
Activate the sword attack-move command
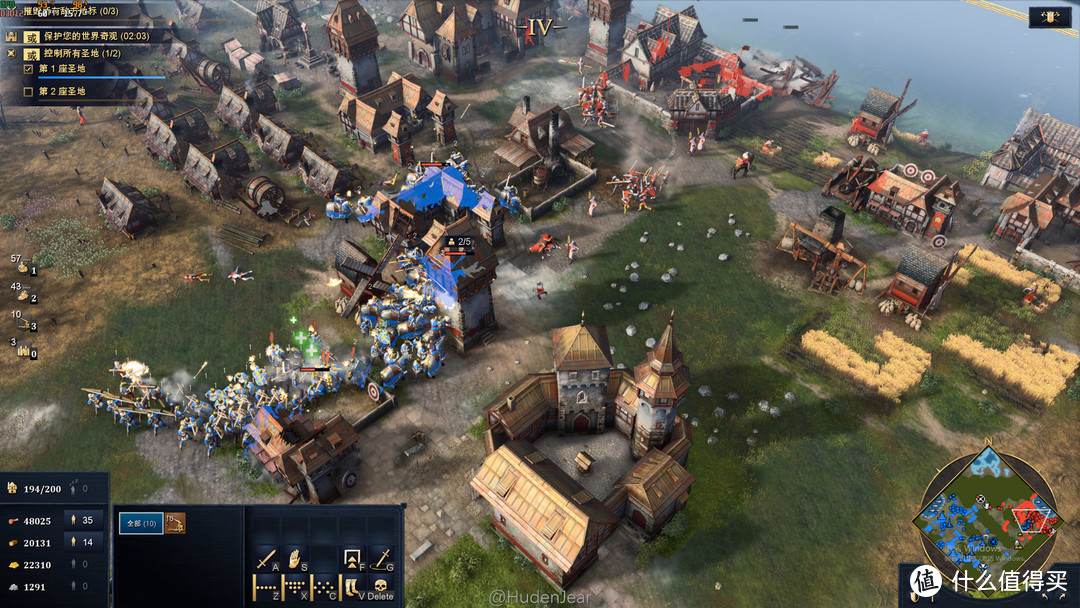[266, 558]
